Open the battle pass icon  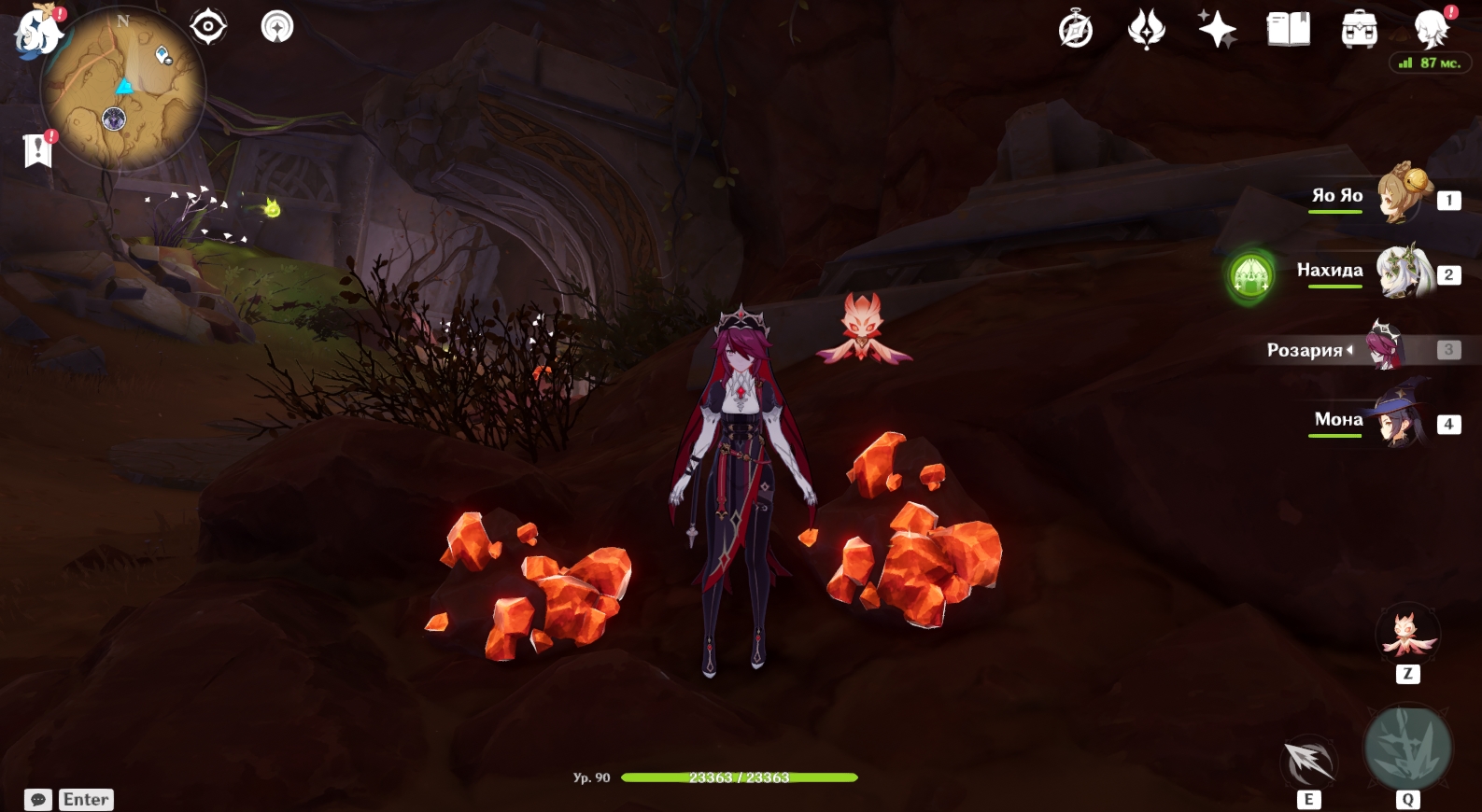1147,30
